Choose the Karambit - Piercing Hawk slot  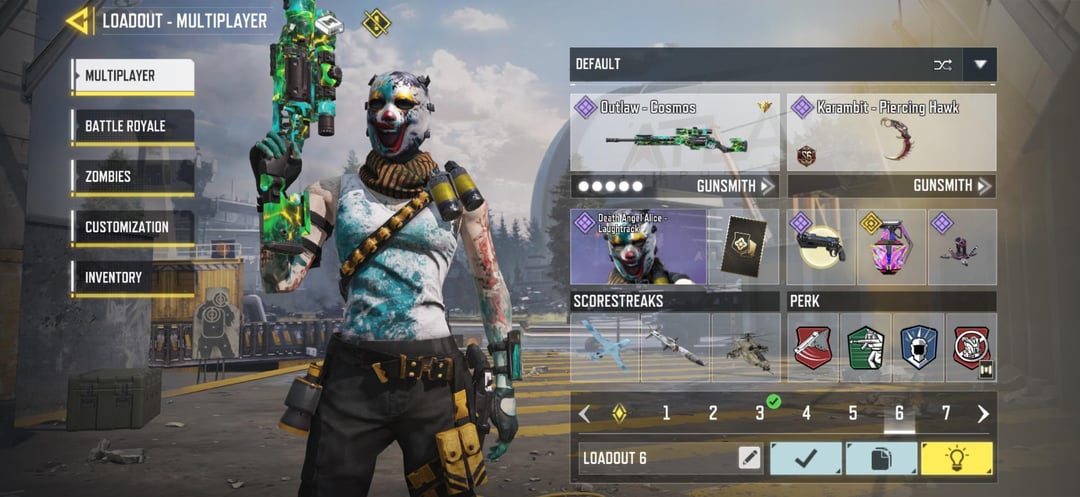[x=891, y=133]
